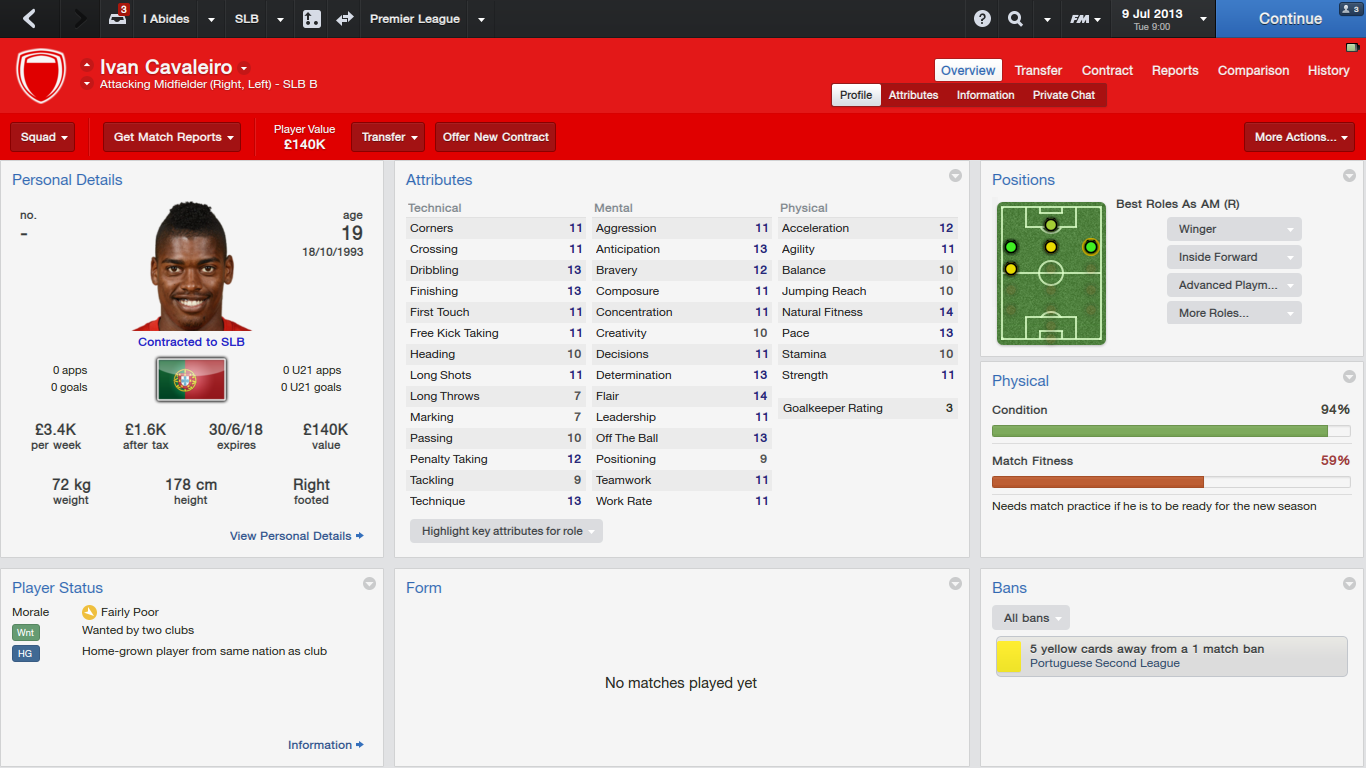The height and width of the screenshot is (768, 1366).
Task: Open the Private Chat sub-tab
Action: tap(1063, 95)
